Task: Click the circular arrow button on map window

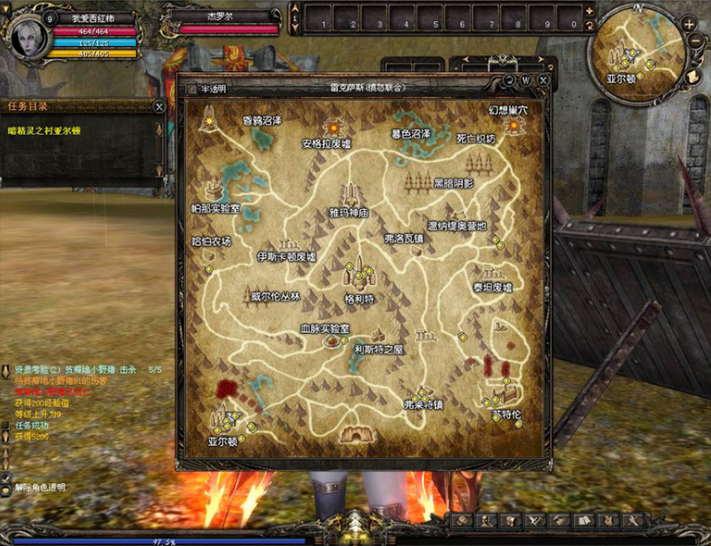Action: click(x=508, y=80)
